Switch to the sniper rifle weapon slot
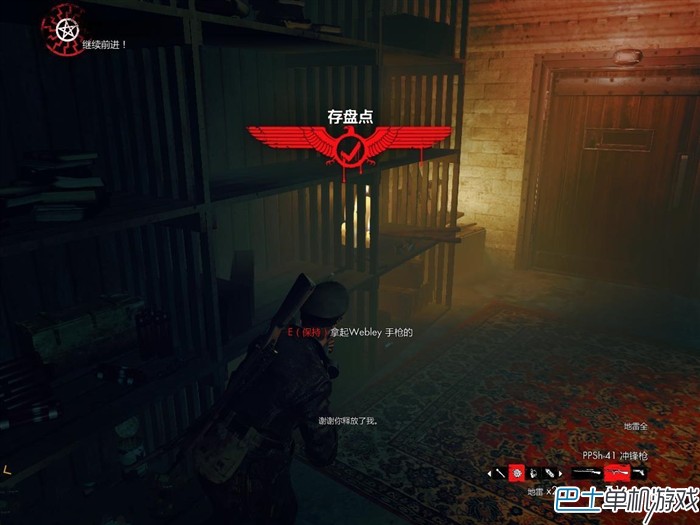This screenshot has height=525, width=700. [587, 472]
